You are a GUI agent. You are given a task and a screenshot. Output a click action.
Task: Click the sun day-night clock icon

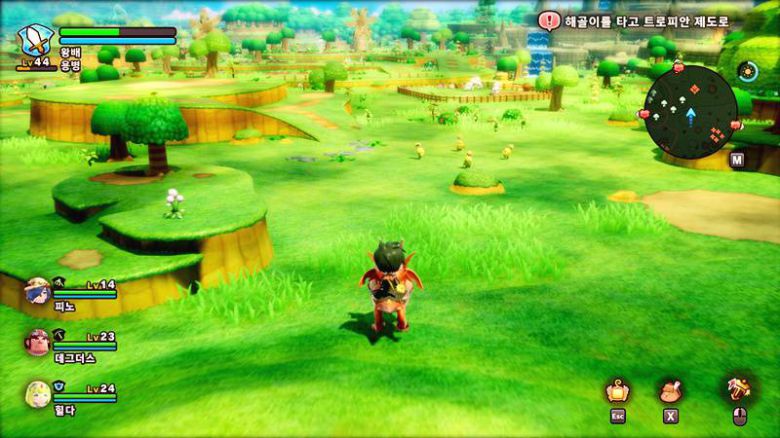[x=746, y=71]
